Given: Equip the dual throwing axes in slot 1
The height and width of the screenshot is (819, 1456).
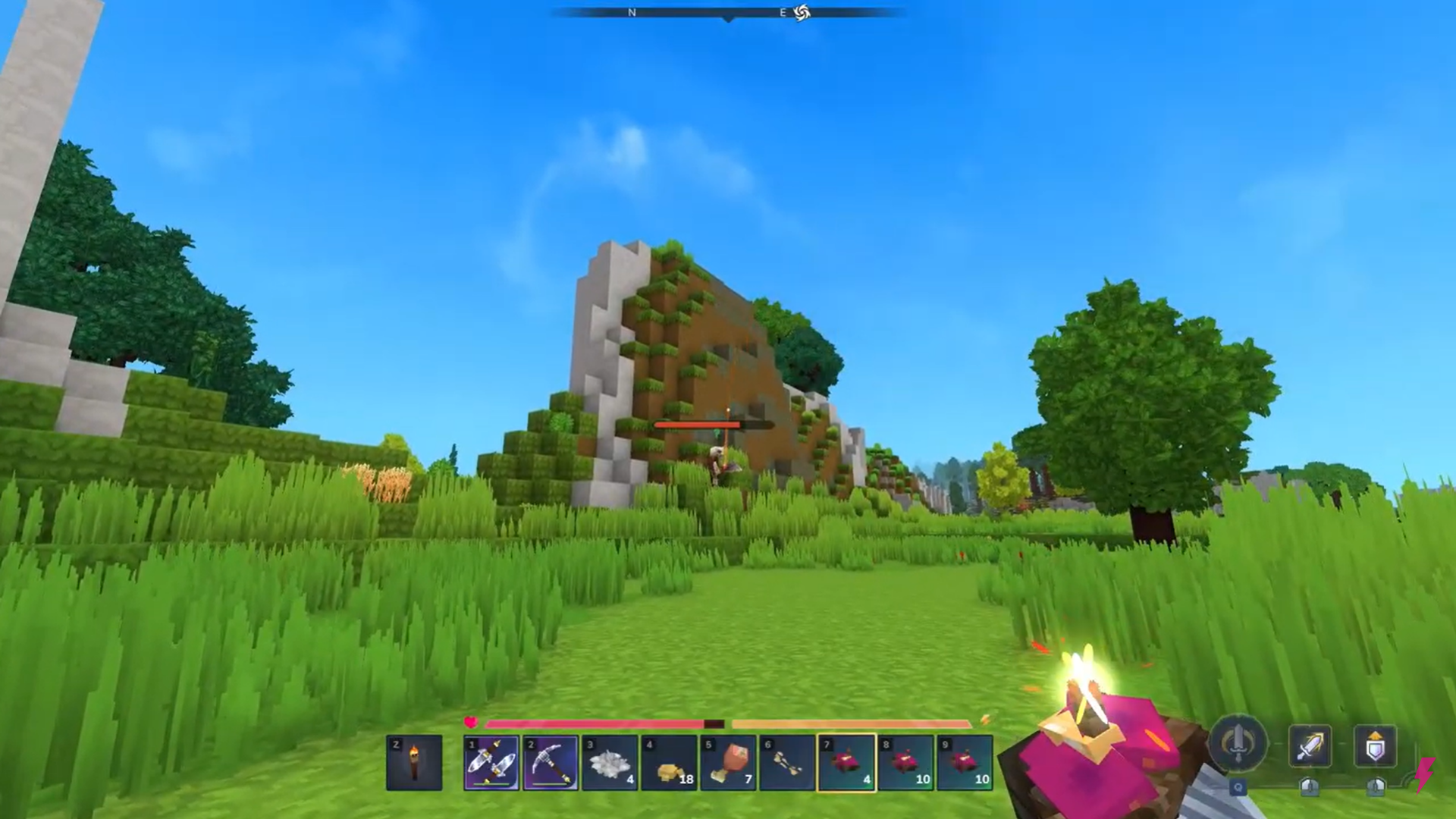Looking at the screenshot, I should [x=491, y=762].
